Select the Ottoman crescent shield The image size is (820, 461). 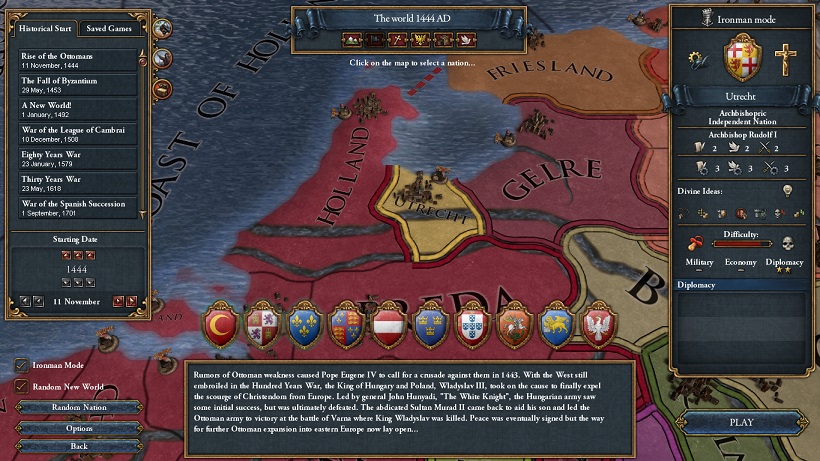pyautogui.click(x=218, y=324)
